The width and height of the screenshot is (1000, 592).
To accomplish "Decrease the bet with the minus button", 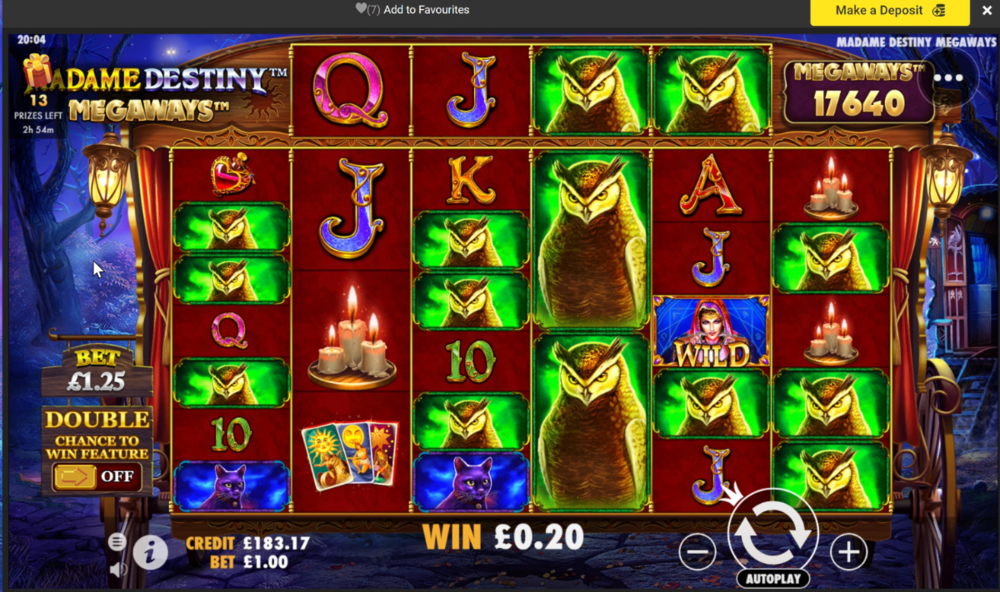I will click(x=697, y=551).
